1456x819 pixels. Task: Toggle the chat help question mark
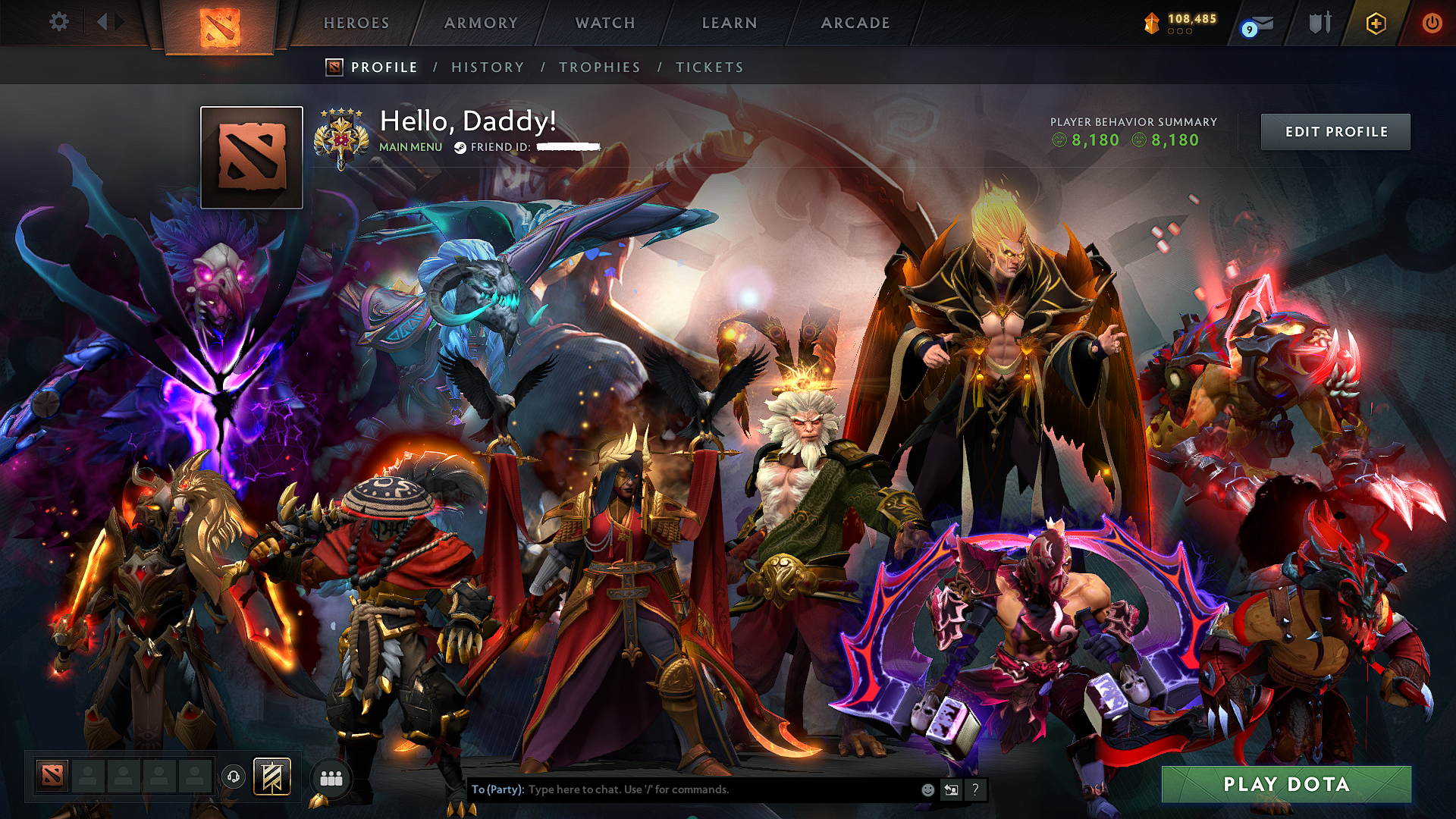pos(976,789)
